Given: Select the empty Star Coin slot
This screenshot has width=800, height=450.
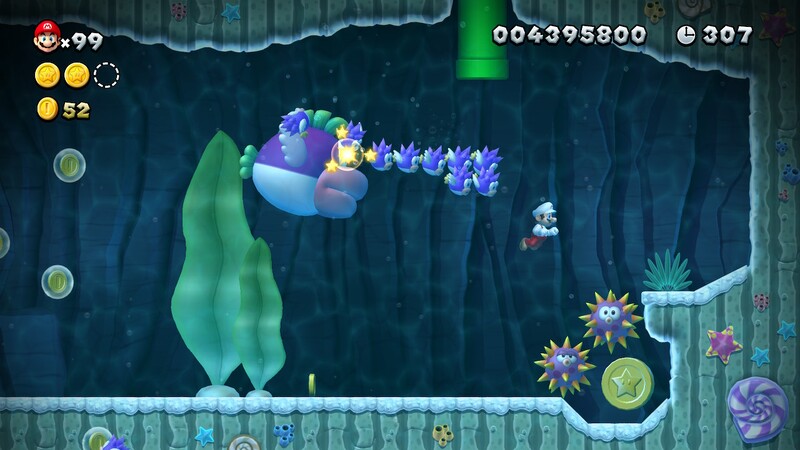Looking at the screenshot, I should pos(106,74).
